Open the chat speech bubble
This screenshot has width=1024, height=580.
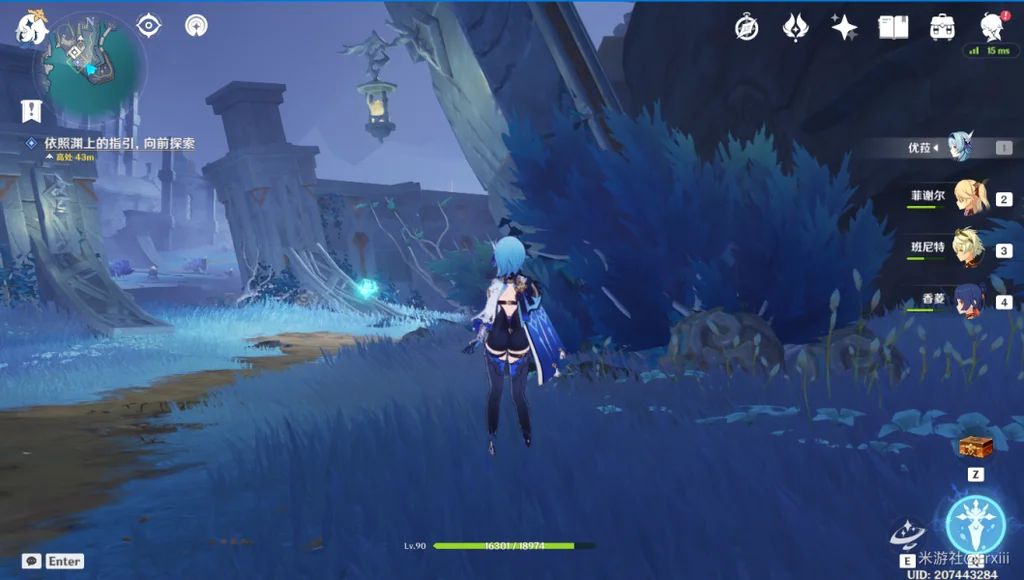pos(32,561)
